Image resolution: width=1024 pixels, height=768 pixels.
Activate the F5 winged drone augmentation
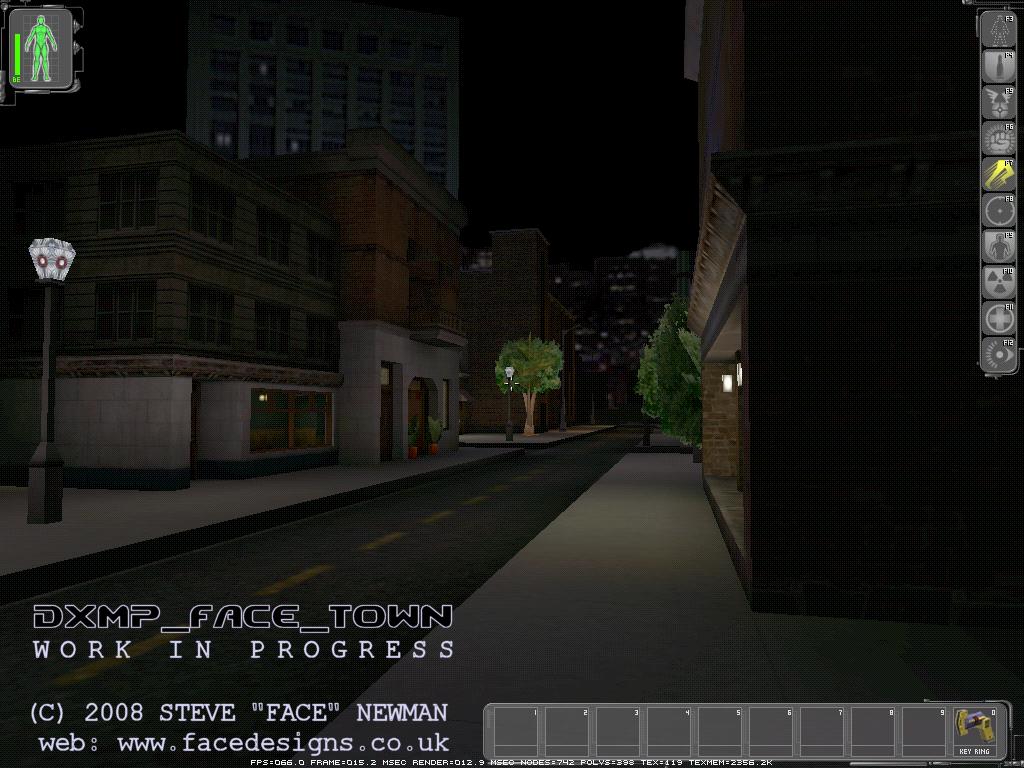click(997, 102)
